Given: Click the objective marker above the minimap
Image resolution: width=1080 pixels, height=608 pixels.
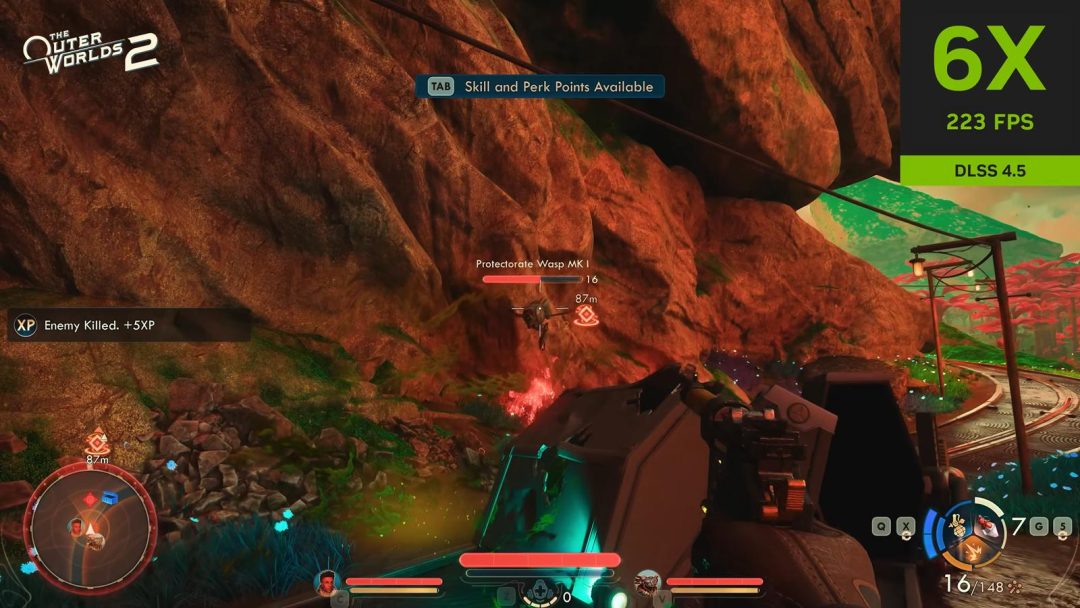Looking at the screenshot, I should coord(97,439).
